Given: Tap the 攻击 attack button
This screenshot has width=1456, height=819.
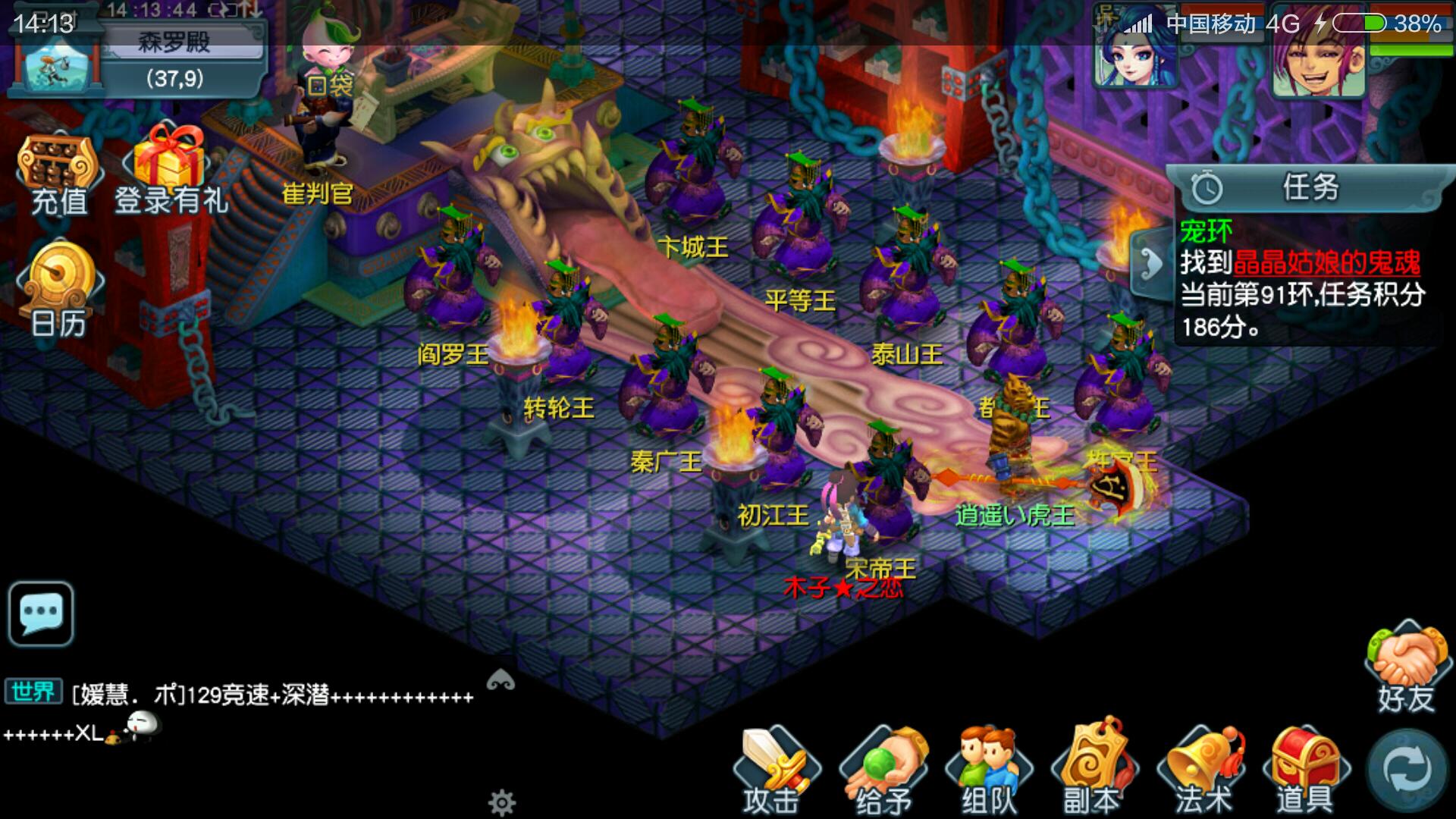Looking at the screenshot, I should 773,770.
